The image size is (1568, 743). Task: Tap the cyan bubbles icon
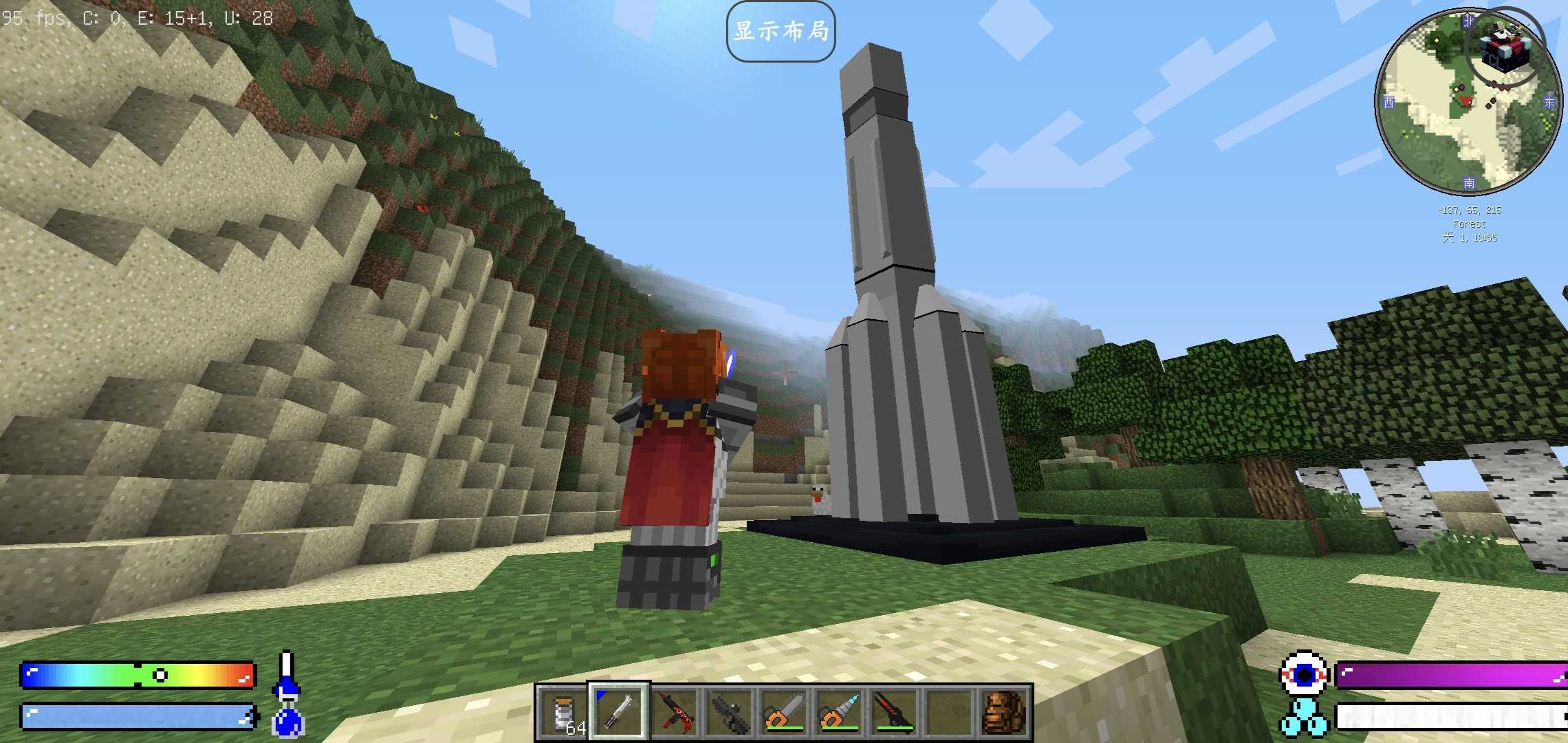pos(1303,718)
